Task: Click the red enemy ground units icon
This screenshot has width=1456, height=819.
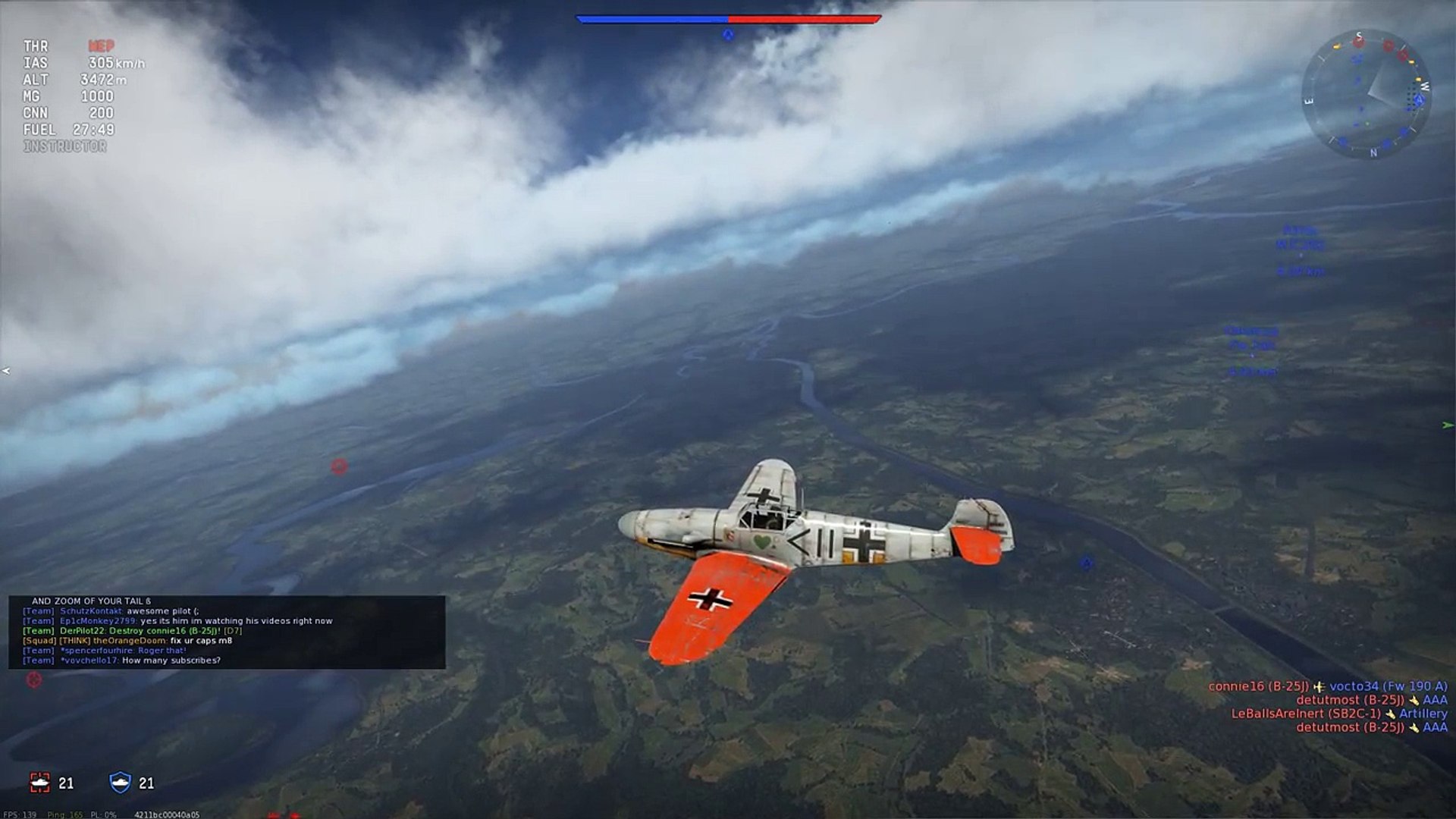Action: point(39,783)
